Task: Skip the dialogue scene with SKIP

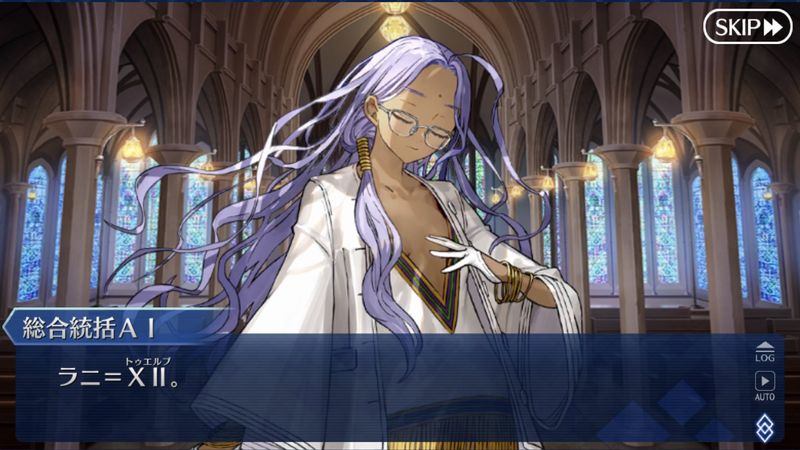Action: [x=747, y=27]
